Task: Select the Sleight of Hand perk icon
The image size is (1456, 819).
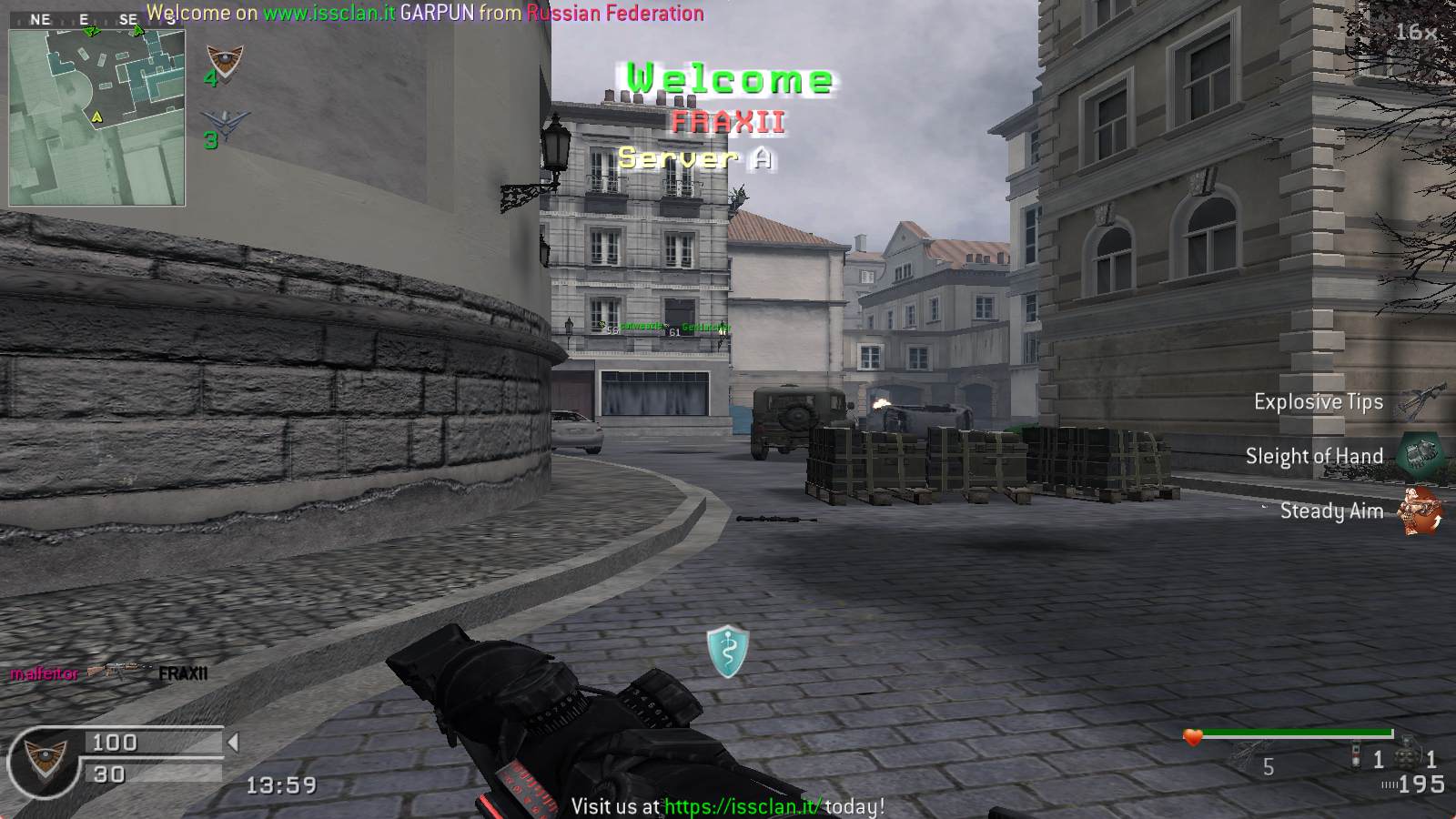Action: click(1419, 455)
